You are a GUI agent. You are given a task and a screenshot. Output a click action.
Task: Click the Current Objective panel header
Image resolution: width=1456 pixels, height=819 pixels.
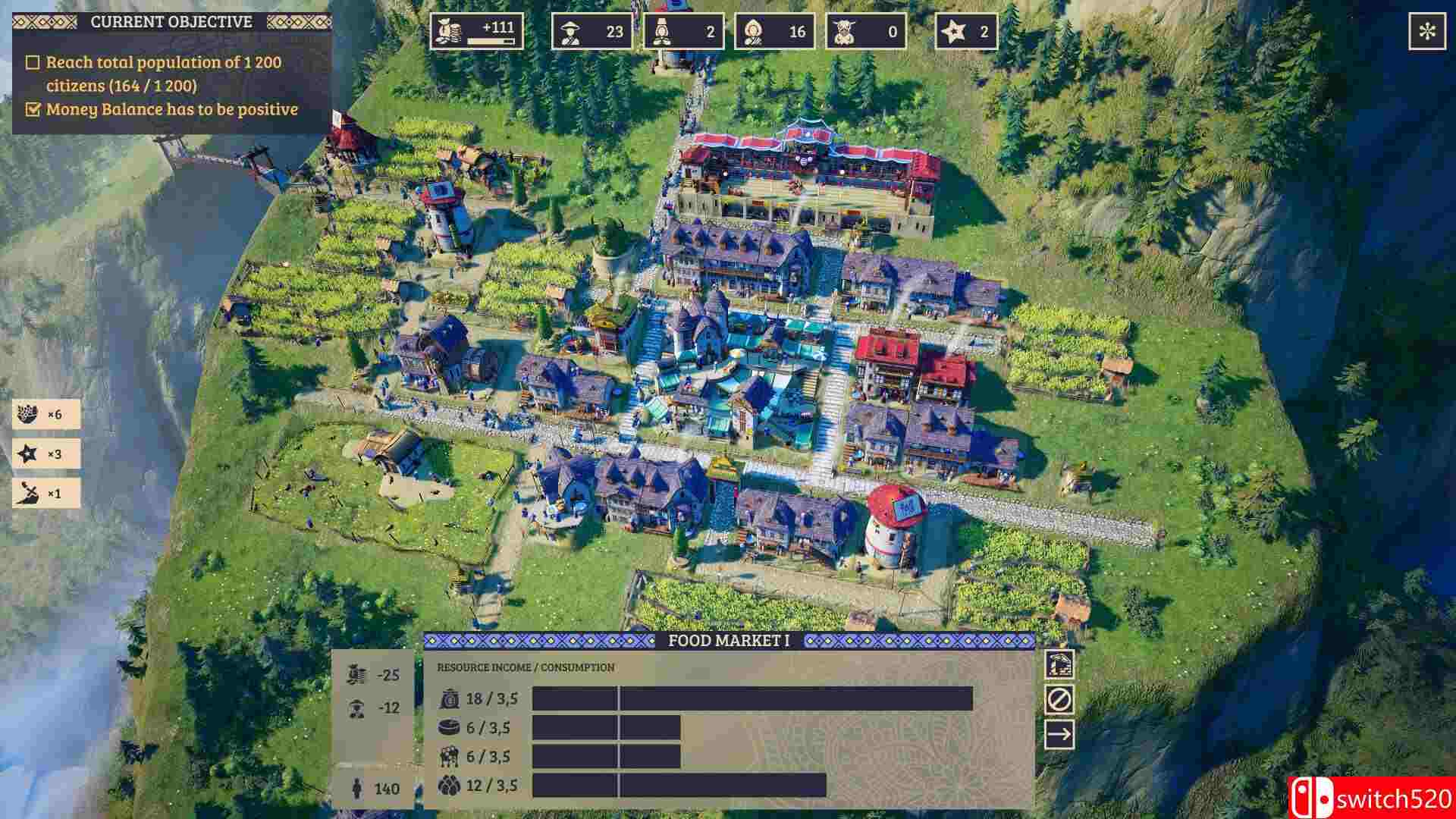pyautogui.click(x=171, y=22)
